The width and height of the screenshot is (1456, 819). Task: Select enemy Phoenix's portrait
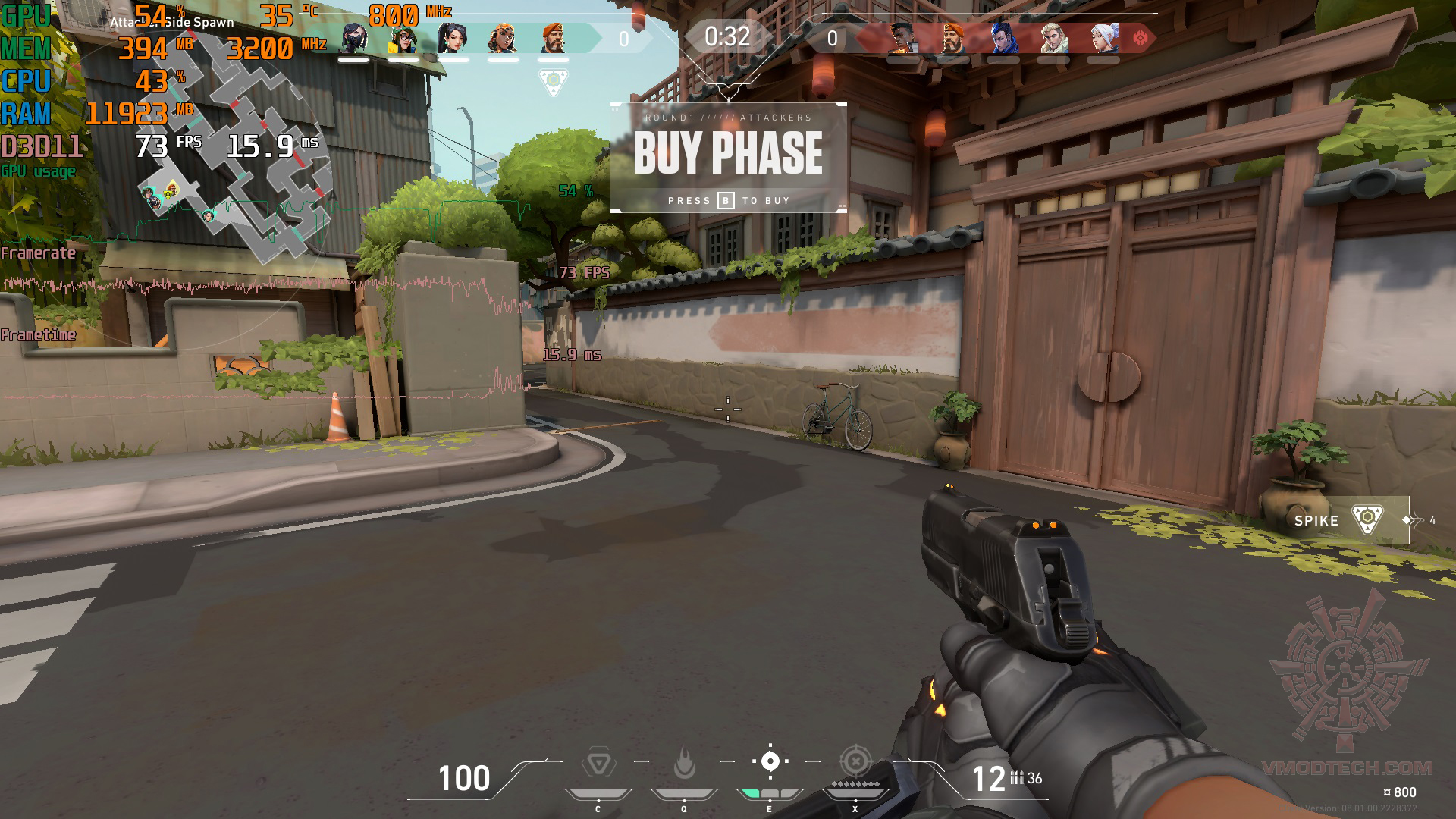click(902, 37)
